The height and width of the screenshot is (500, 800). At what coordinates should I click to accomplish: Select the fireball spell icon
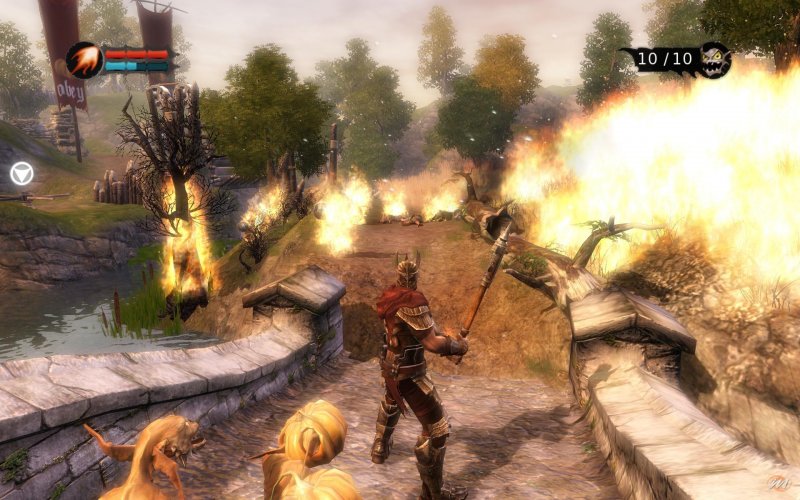tap(84, 60)
